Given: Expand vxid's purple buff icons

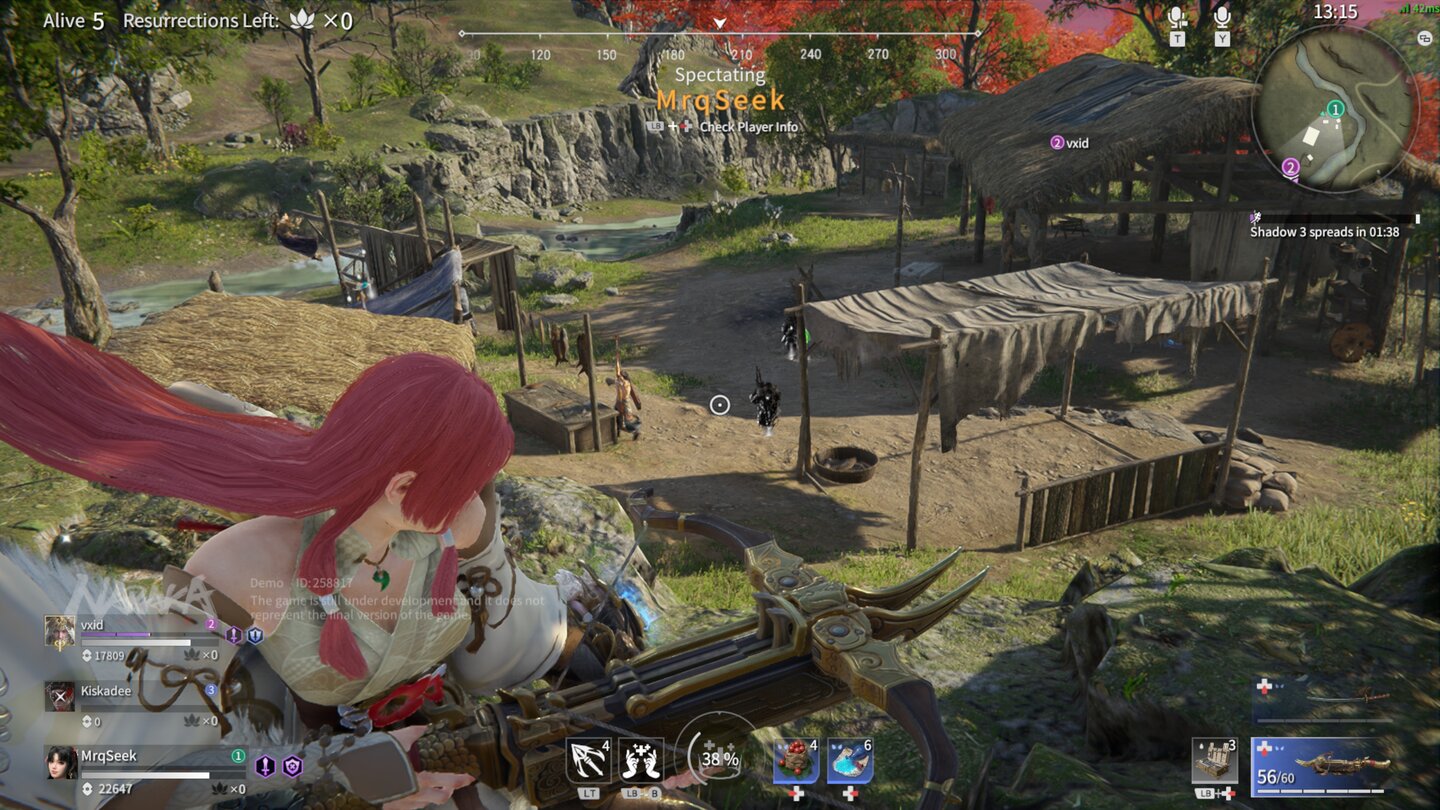Looking at the screenshot, I should [233, 635].
